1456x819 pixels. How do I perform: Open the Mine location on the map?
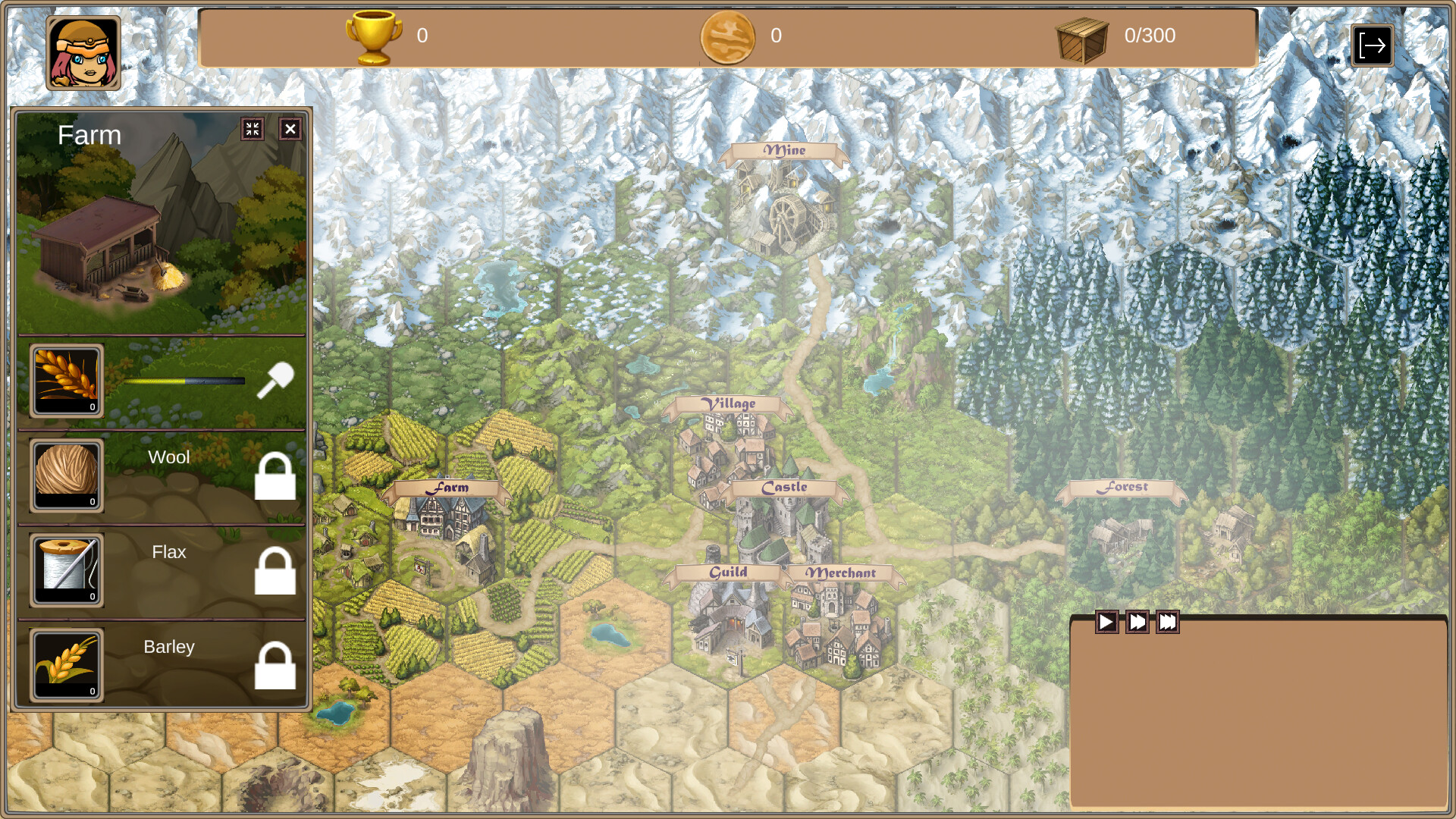pos(784,150)
